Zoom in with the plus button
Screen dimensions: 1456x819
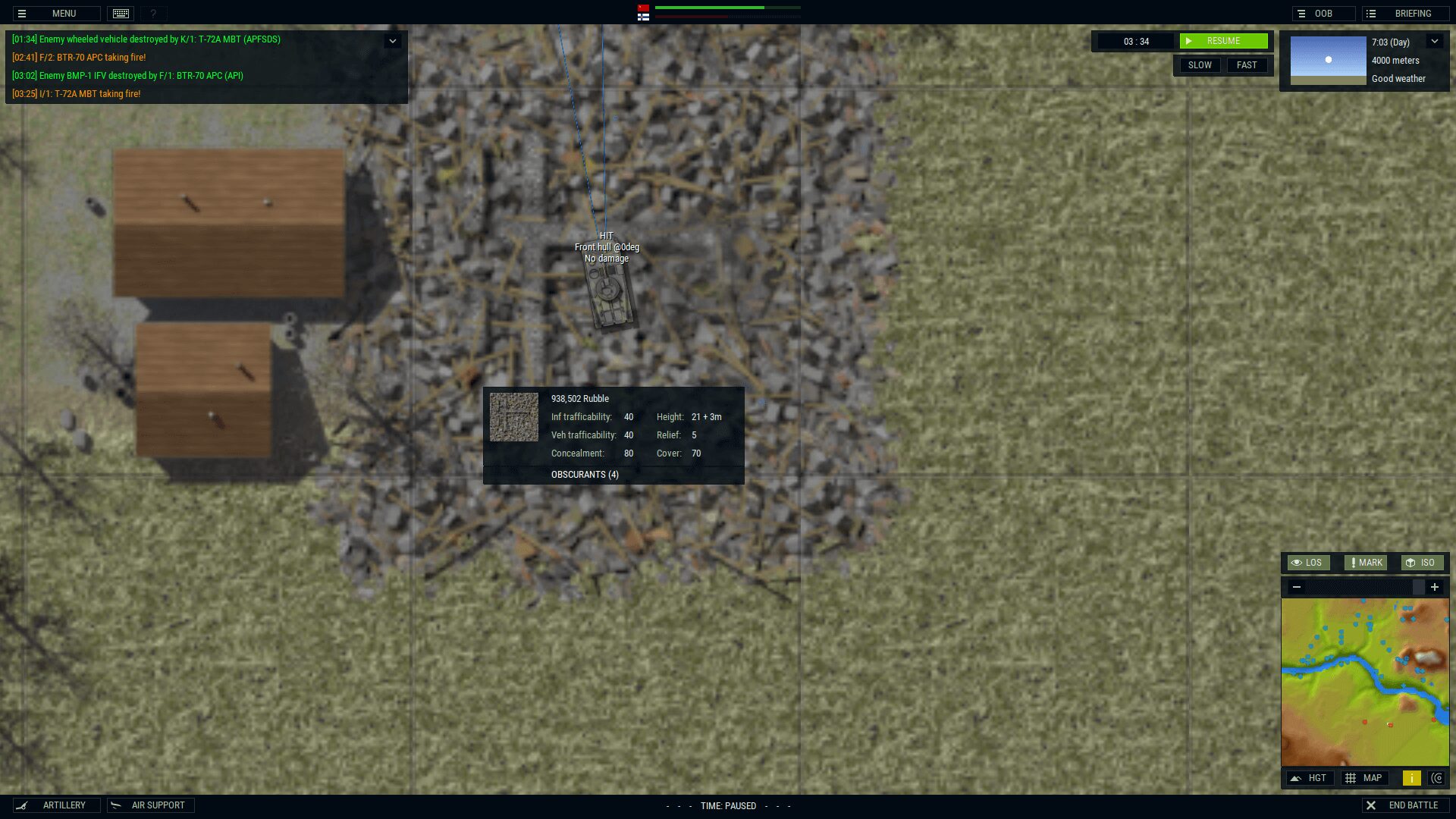click(1435, 587)
